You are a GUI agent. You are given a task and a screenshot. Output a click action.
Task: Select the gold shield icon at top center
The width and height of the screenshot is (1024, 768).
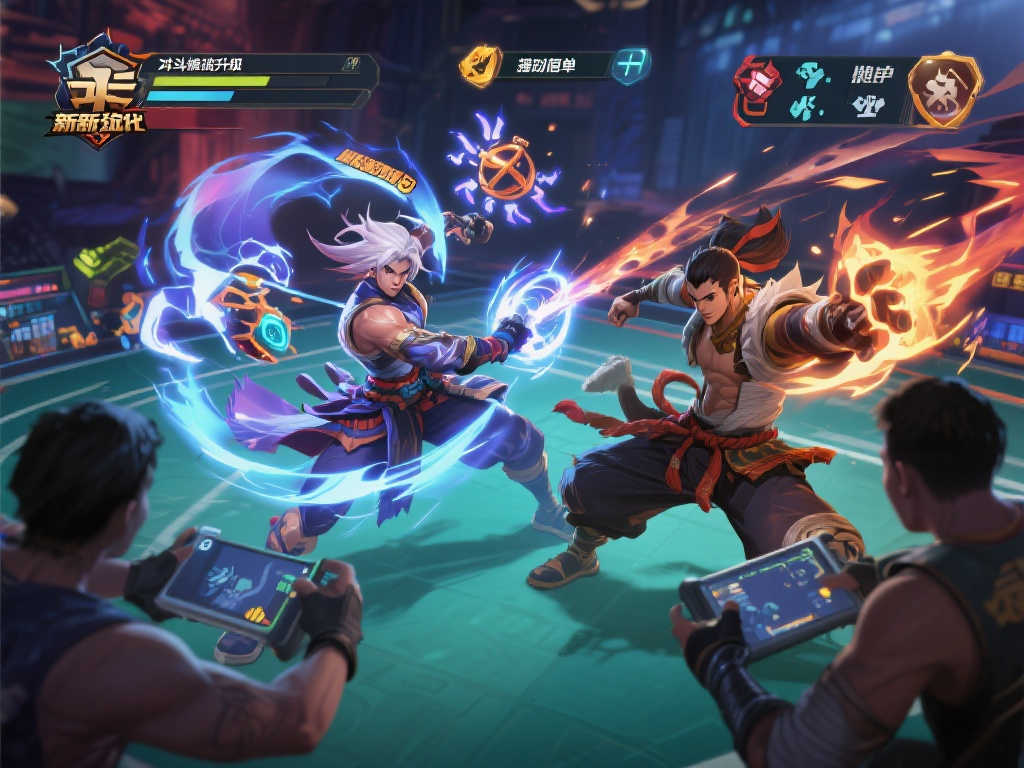479,66
